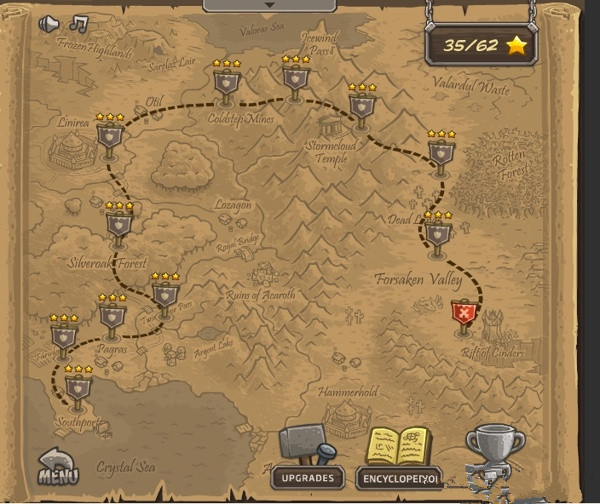Expand the dropdown arrow tab at top
The image size is (600, 504).
[x=268, y=5]
